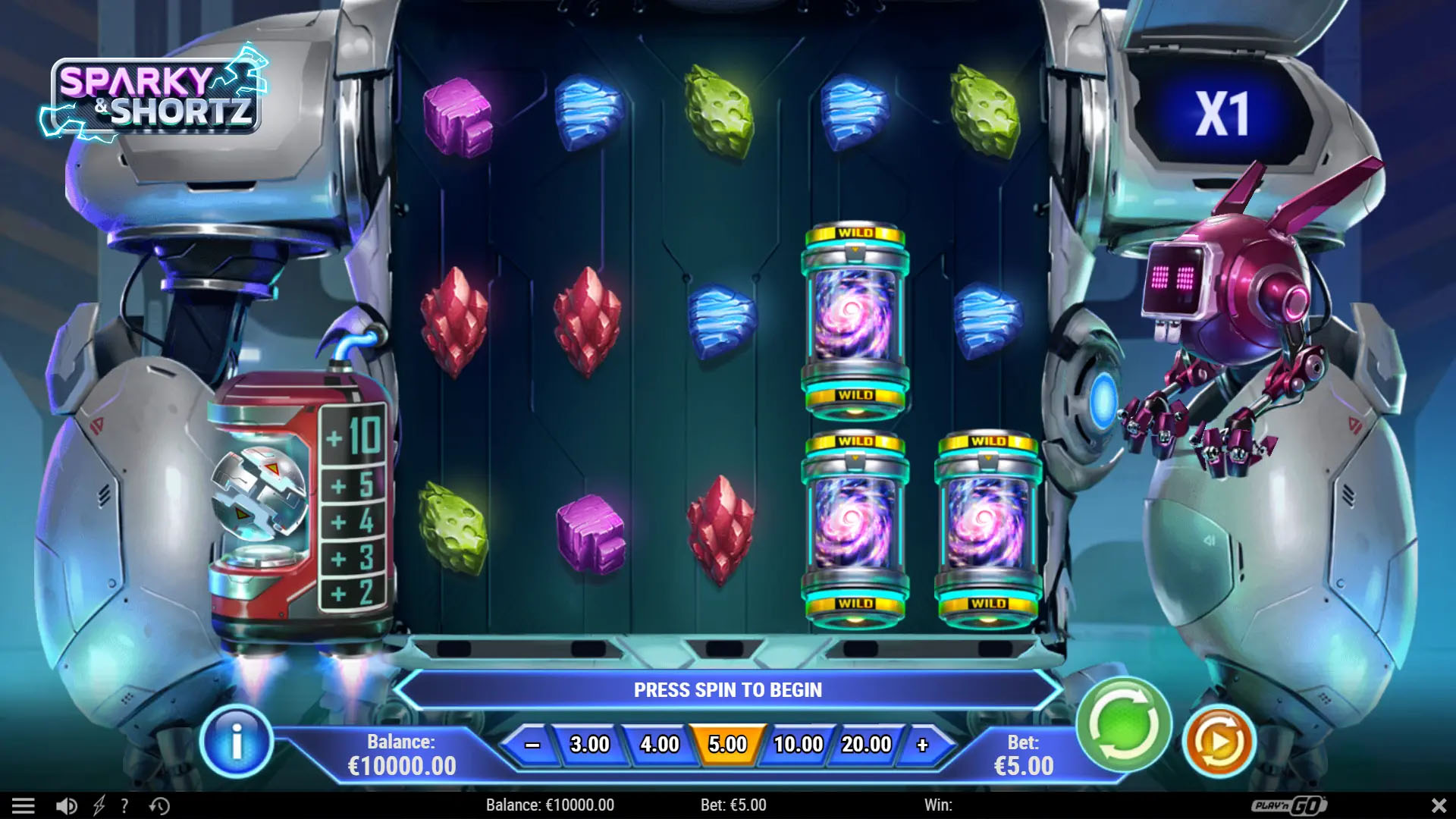This screenshot has width=1456, height=819.
Task: Start auto play with the orange button
Action: pos(1219,742)
